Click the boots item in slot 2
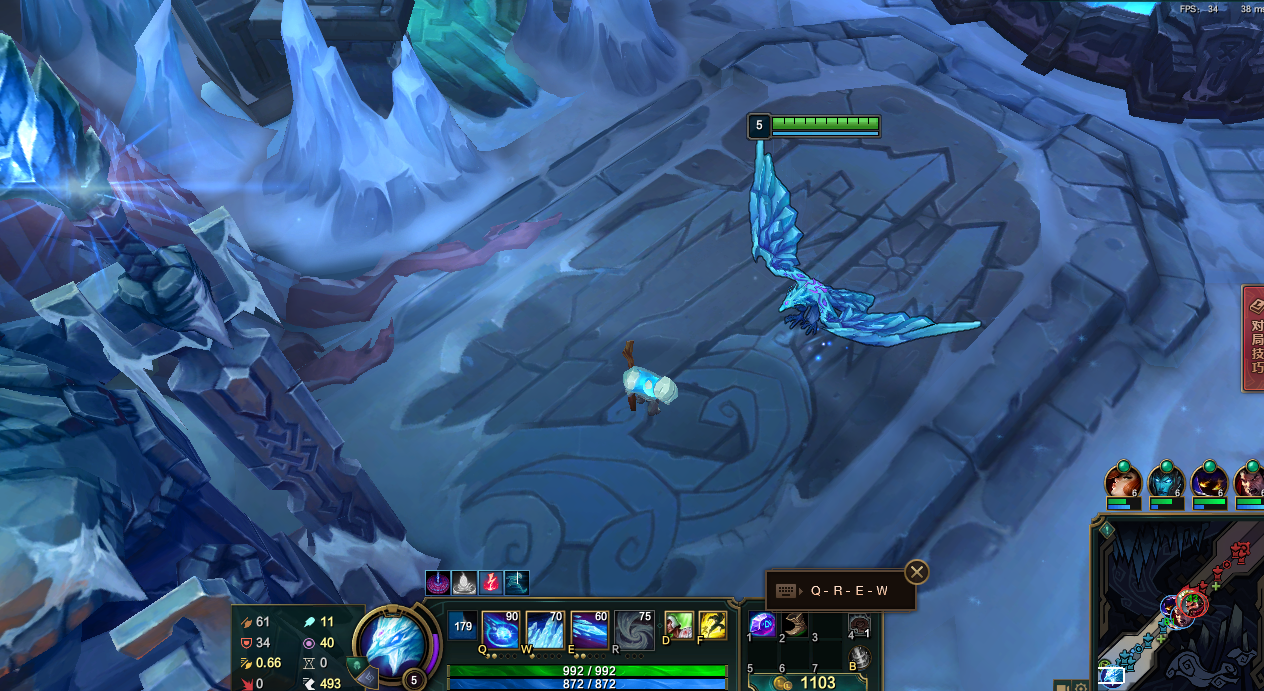The image size is (1264, 691). click(795, 625)
